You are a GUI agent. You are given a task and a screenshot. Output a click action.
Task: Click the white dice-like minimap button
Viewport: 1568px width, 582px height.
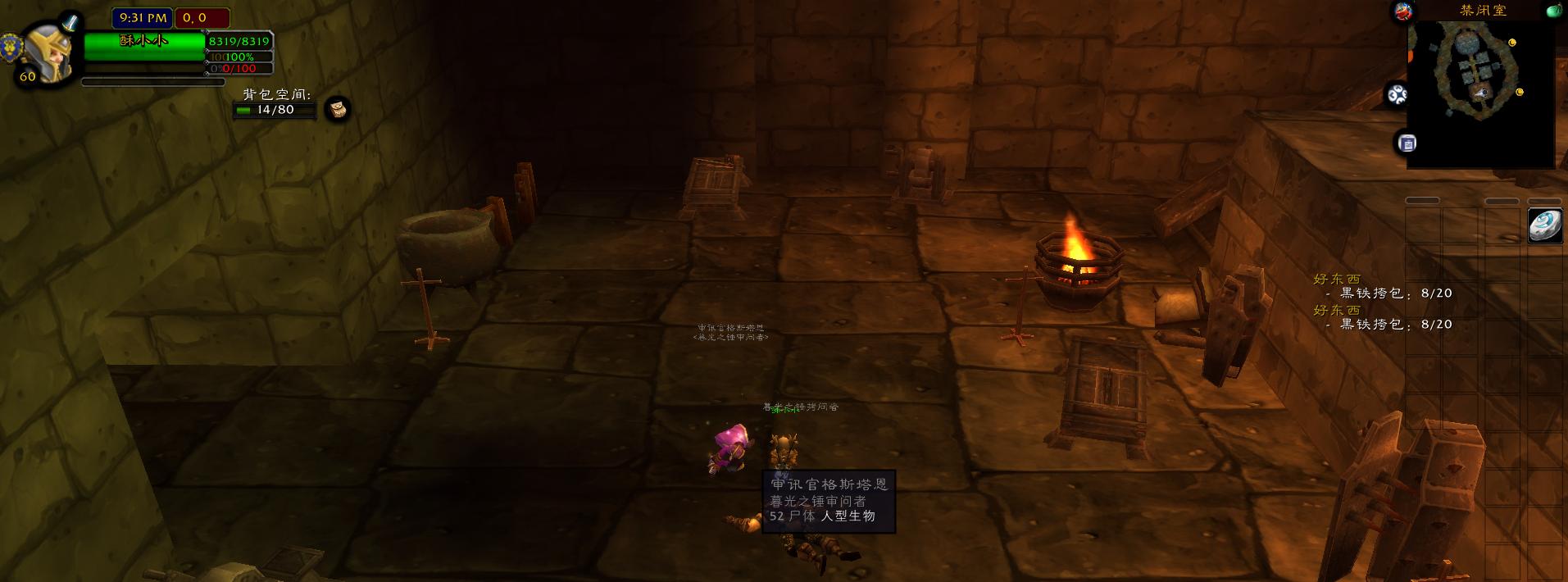[1397, 95]
